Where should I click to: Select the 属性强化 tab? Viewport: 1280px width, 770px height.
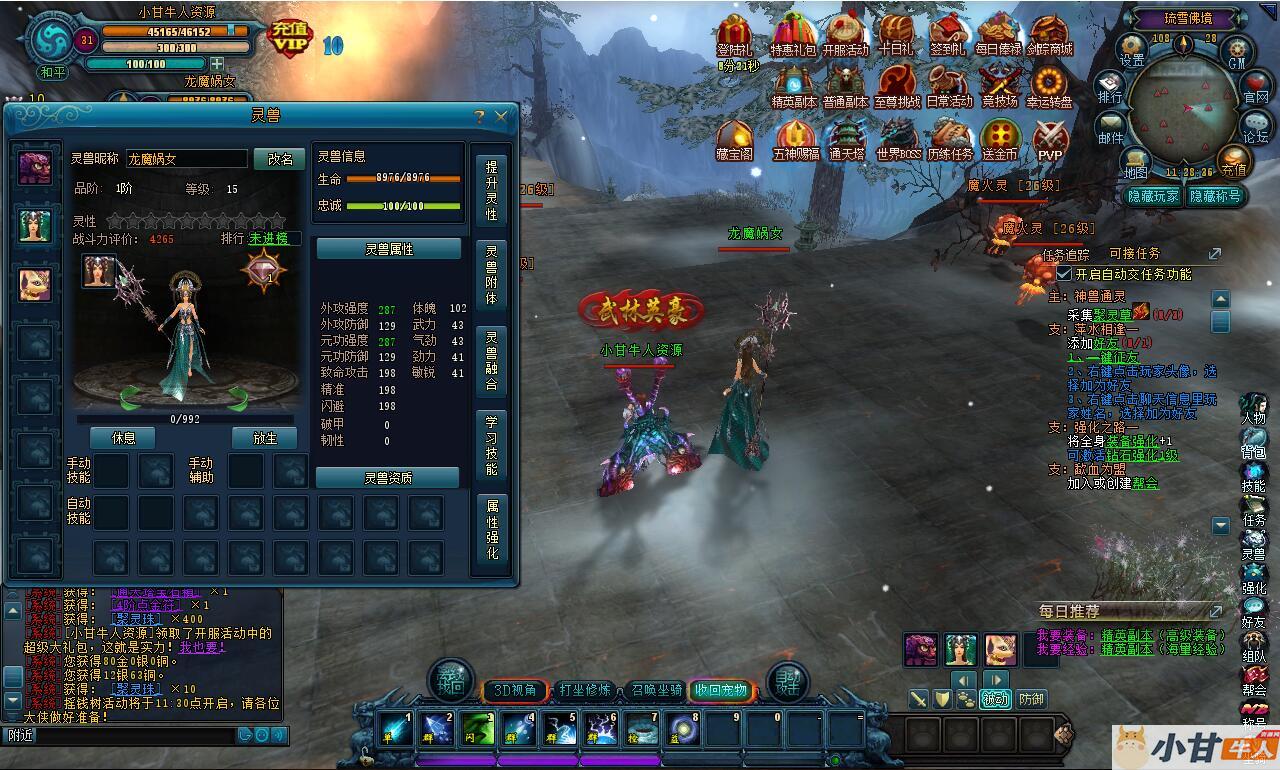(491, 527)
